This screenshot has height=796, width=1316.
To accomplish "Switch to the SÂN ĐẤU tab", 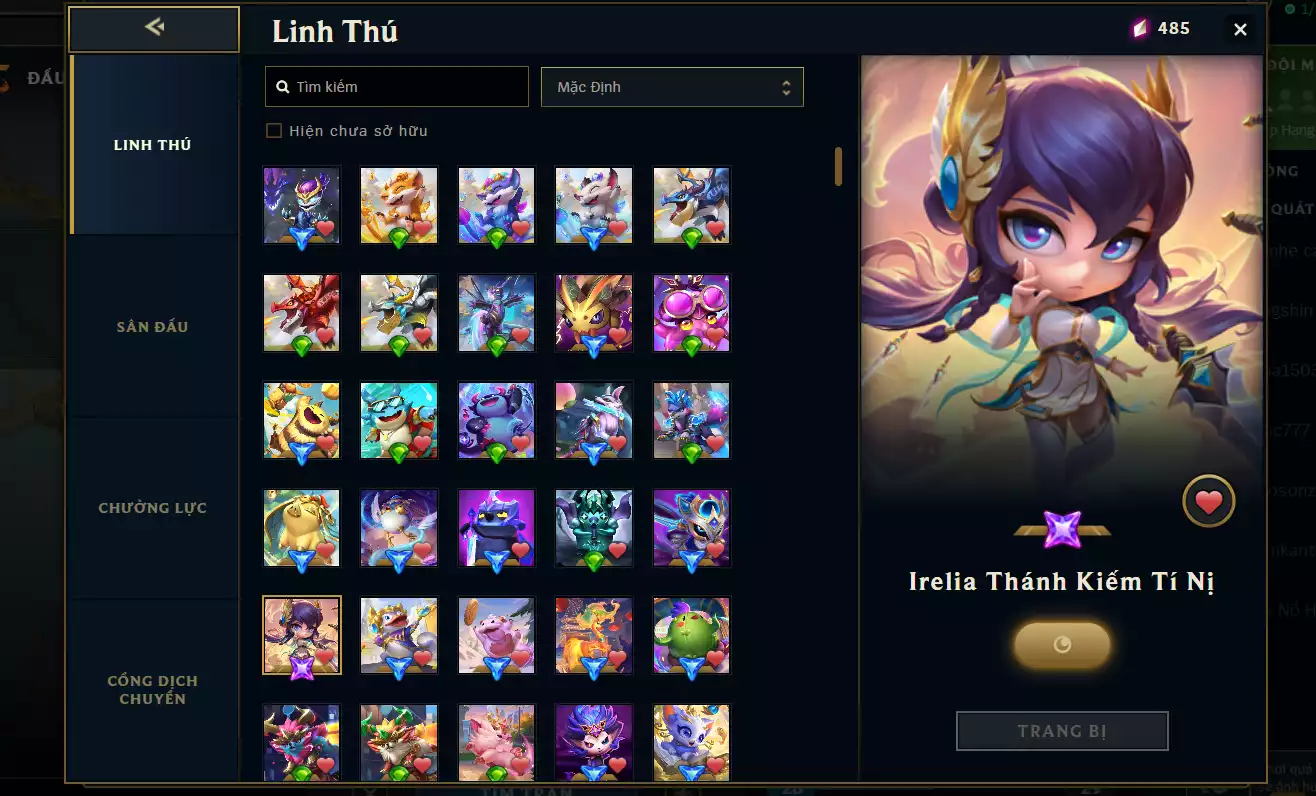I will 152,326.
